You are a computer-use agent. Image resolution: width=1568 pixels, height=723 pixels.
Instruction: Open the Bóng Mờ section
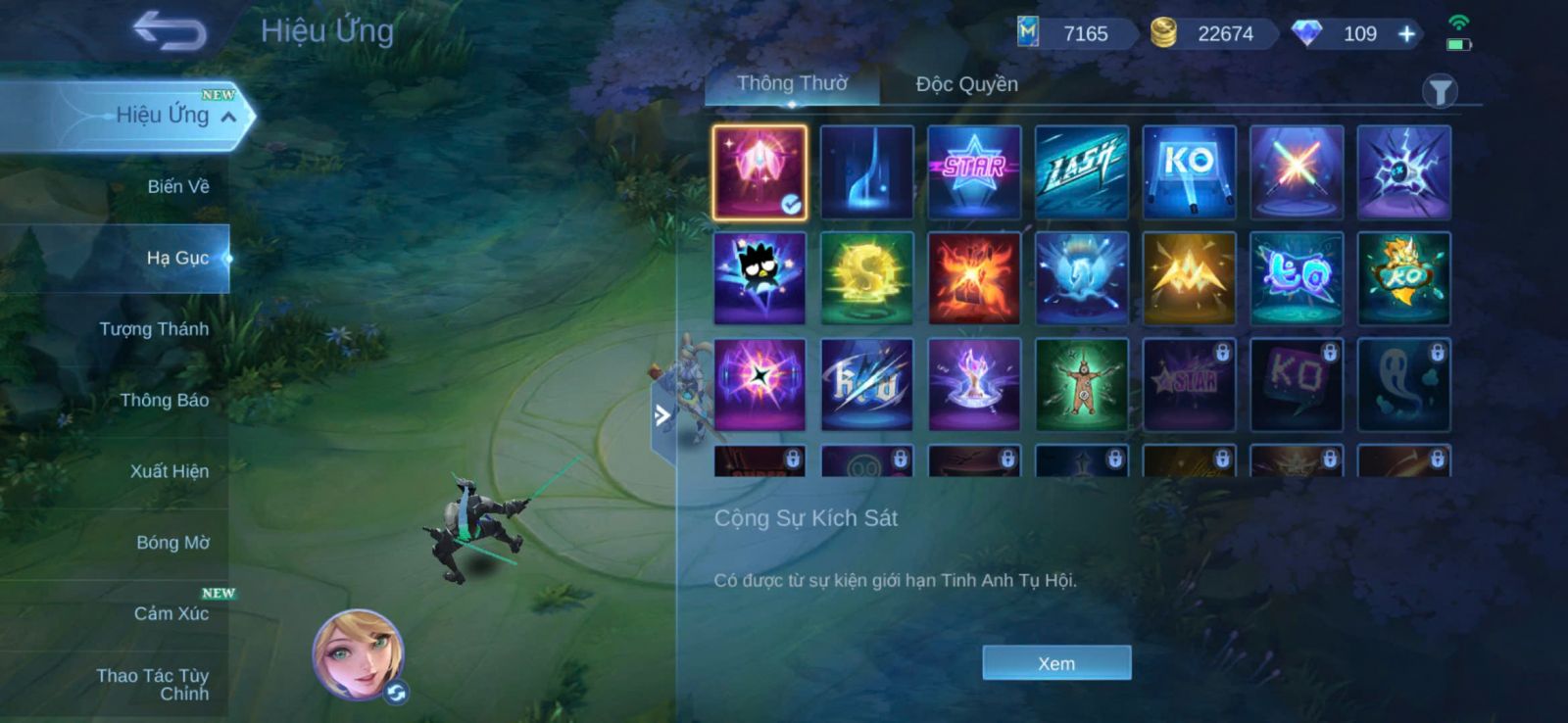pos(172,543)
